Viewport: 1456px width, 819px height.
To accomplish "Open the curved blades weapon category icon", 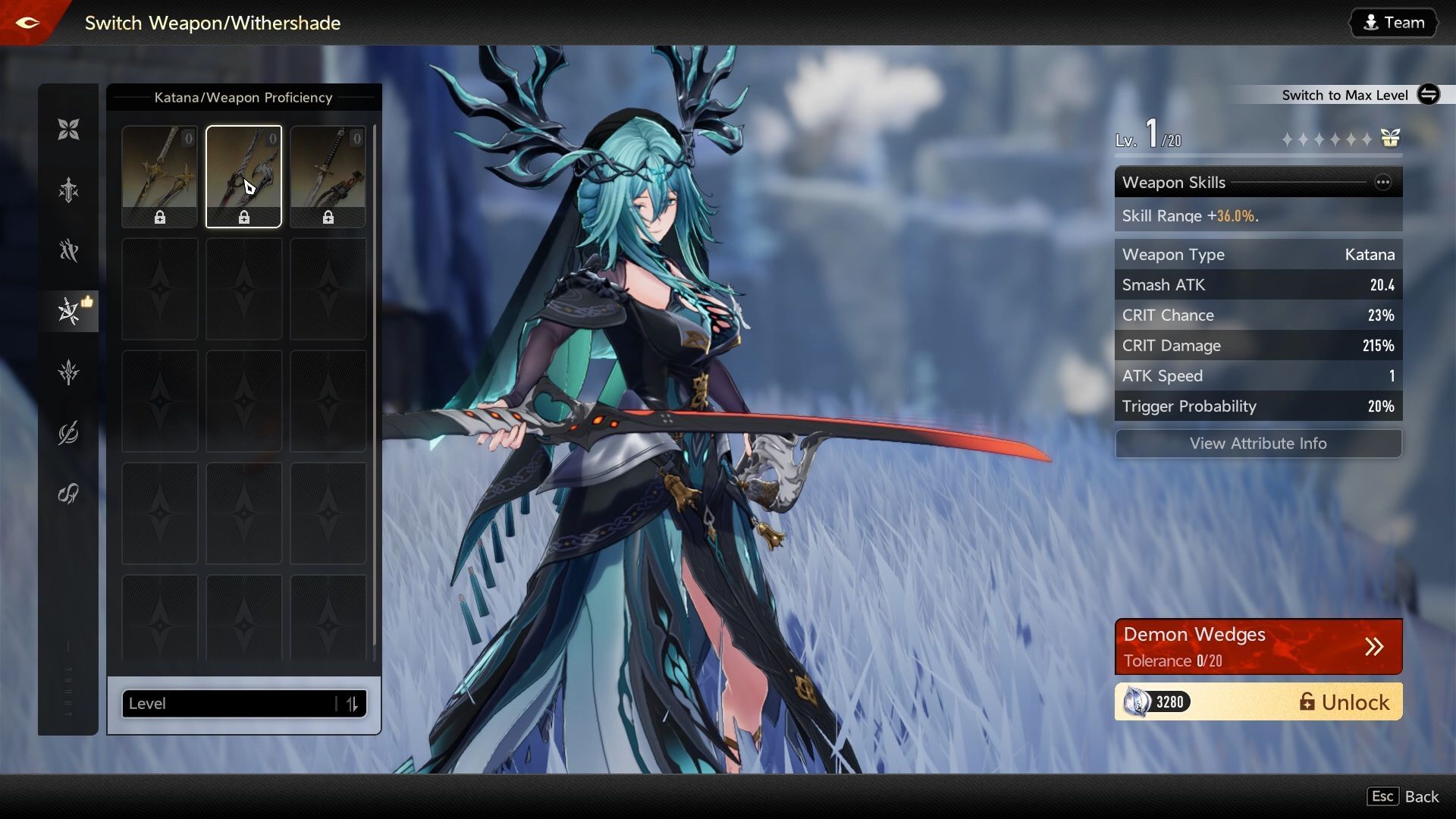I will 68,432.
